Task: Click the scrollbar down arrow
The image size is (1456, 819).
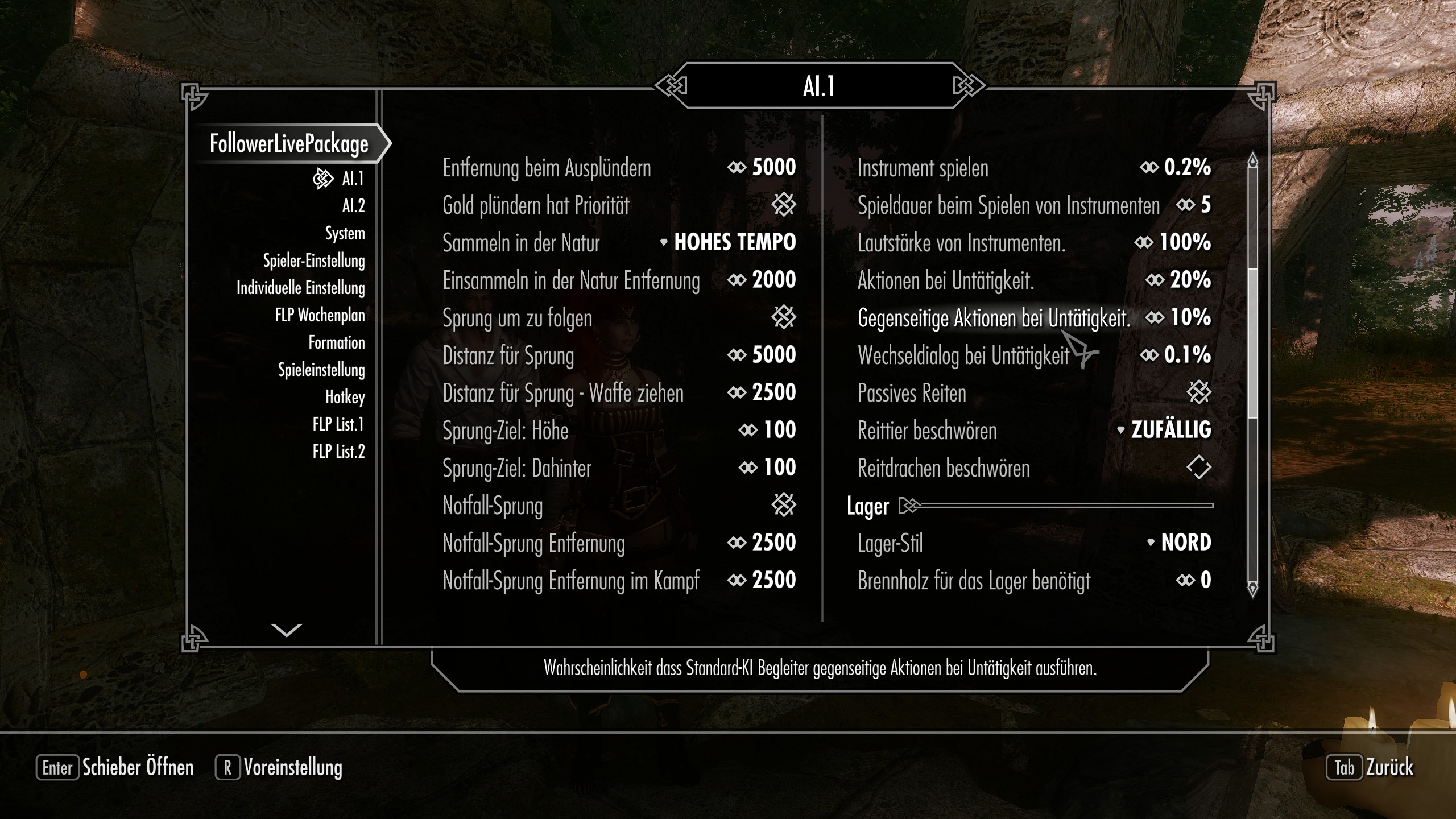Action: coord(1252,589)
